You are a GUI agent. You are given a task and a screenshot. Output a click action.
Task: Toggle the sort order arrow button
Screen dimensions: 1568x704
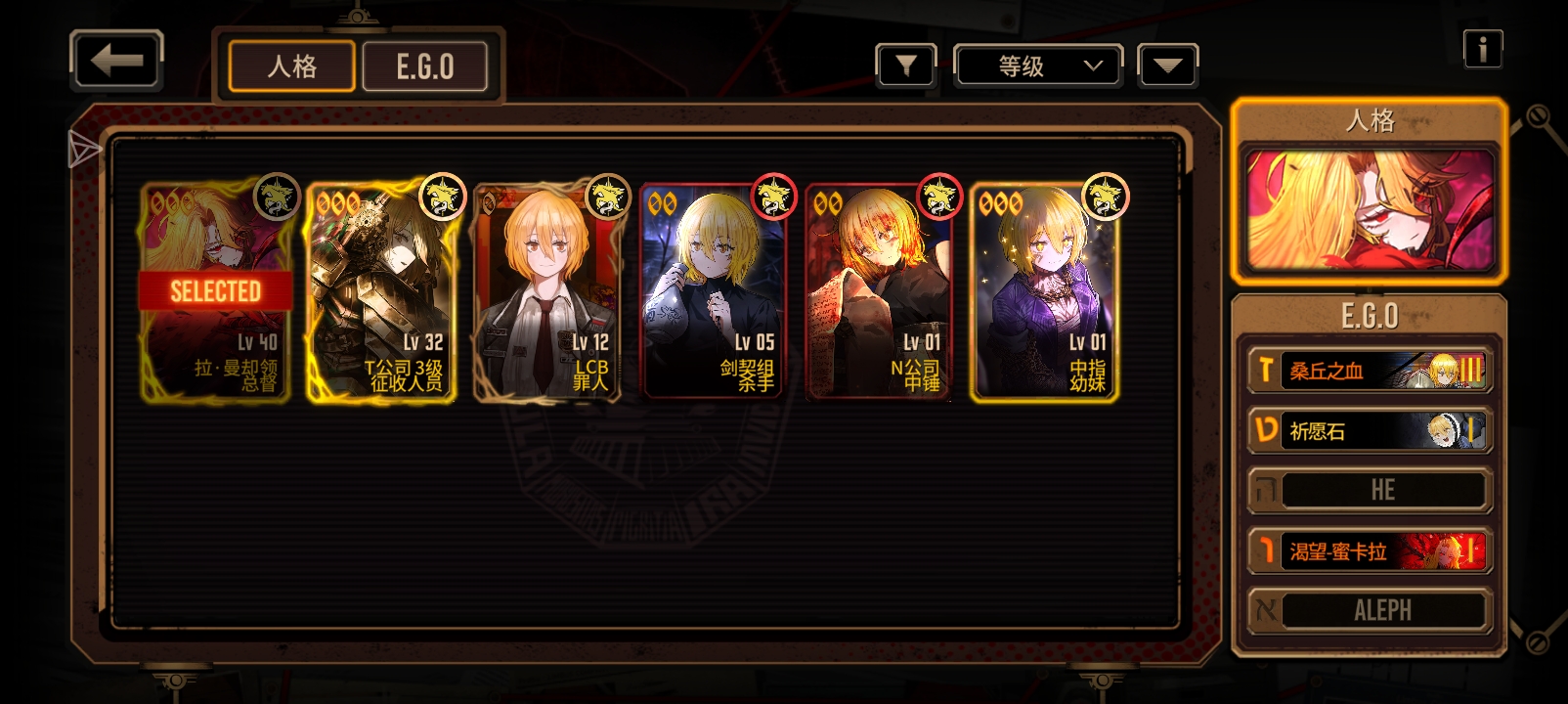tap(1167, 66)
